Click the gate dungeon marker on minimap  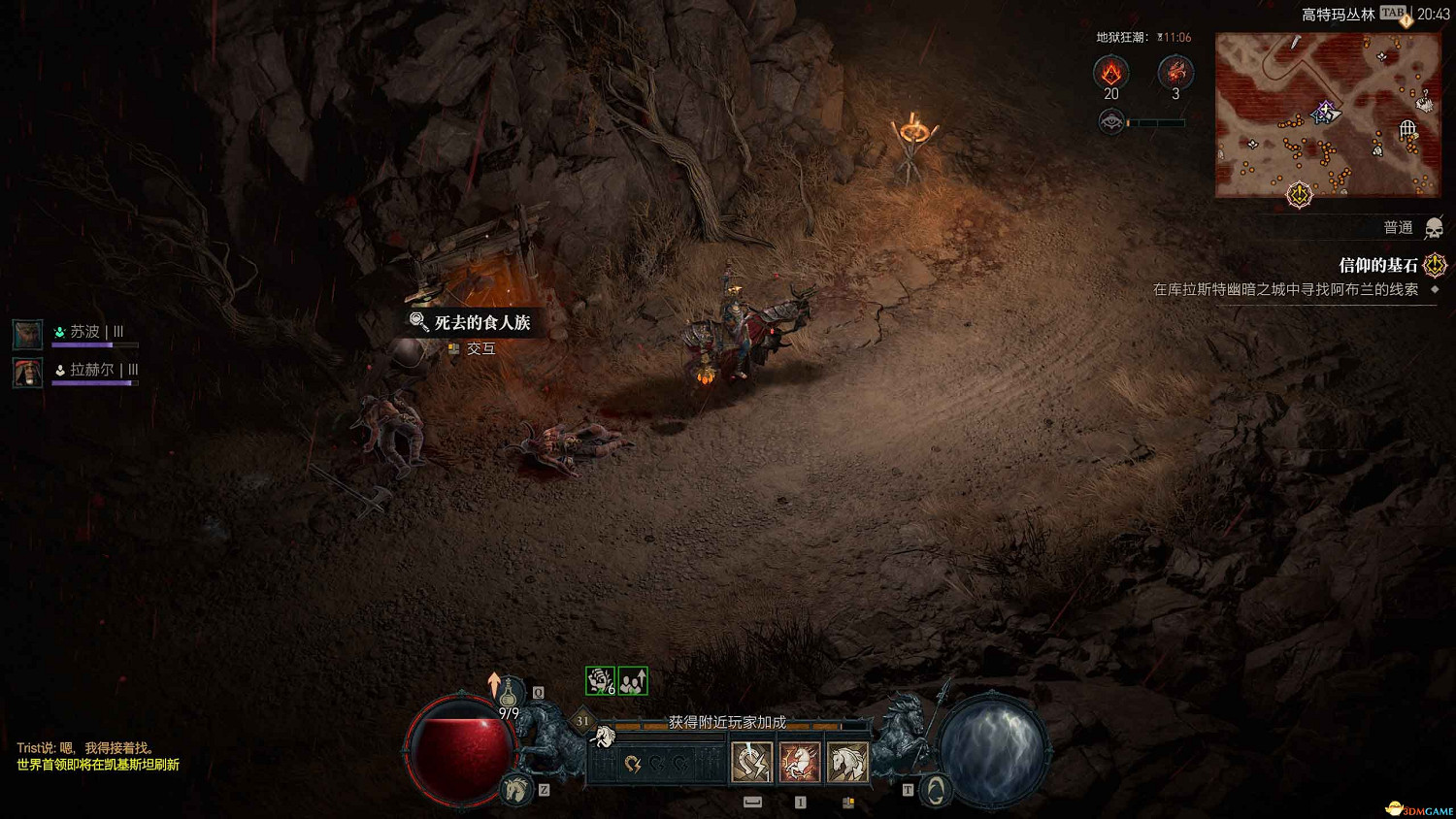(x=1407, y=129)
